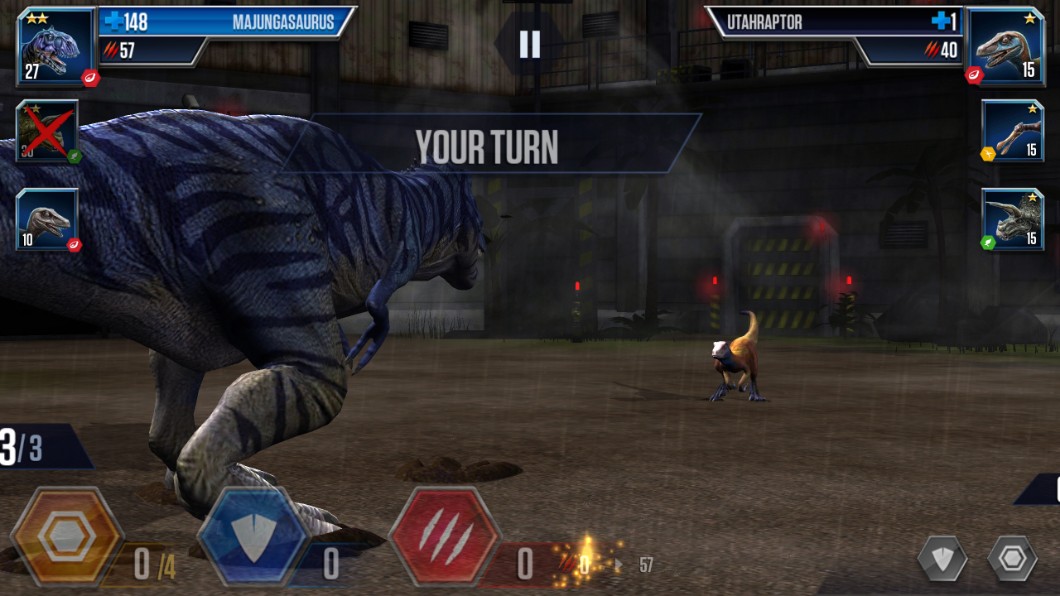Pause the battle
The image size is (1060, 596).
530,44
